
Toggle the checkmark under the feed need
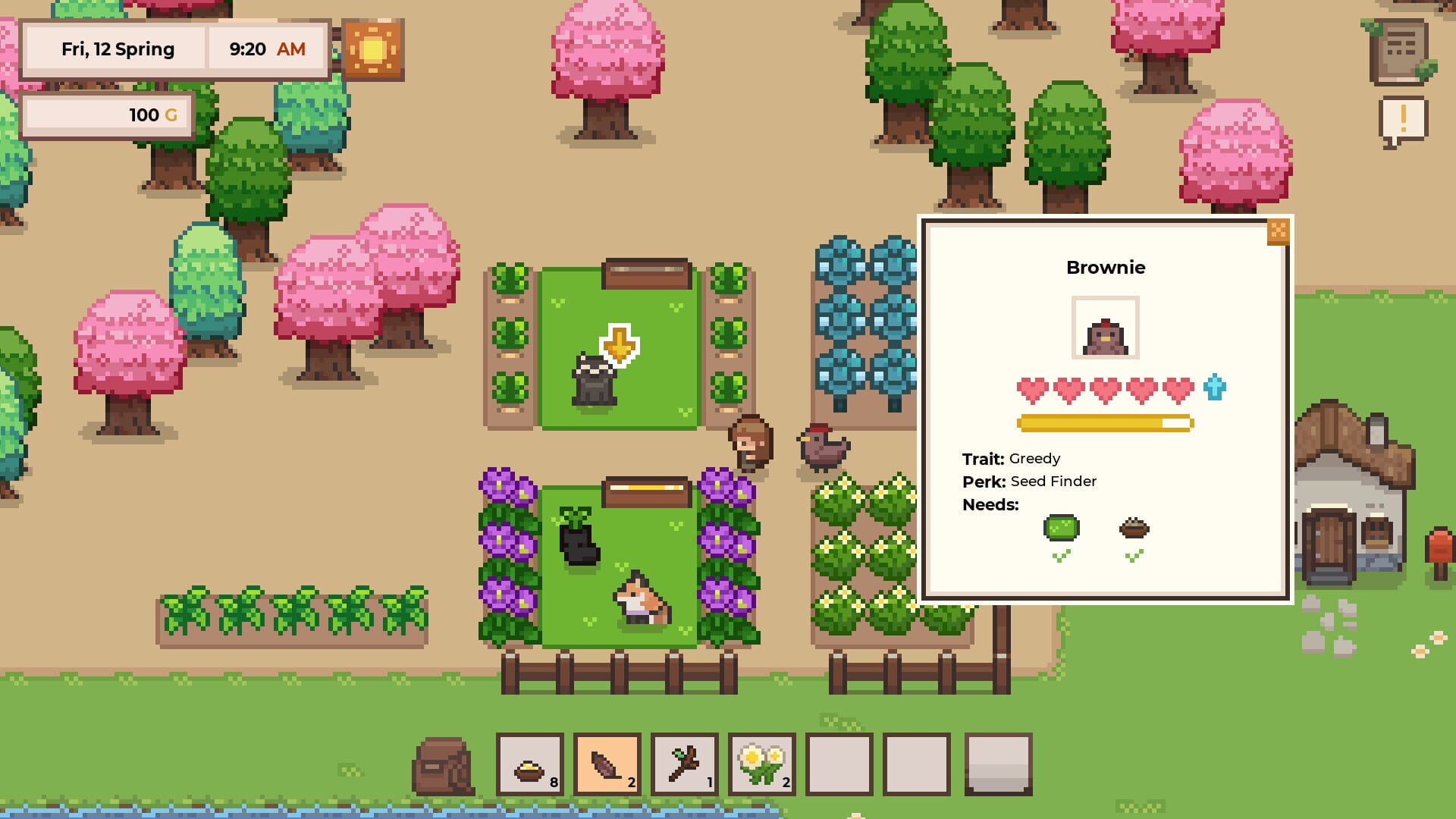point(1134,554)
